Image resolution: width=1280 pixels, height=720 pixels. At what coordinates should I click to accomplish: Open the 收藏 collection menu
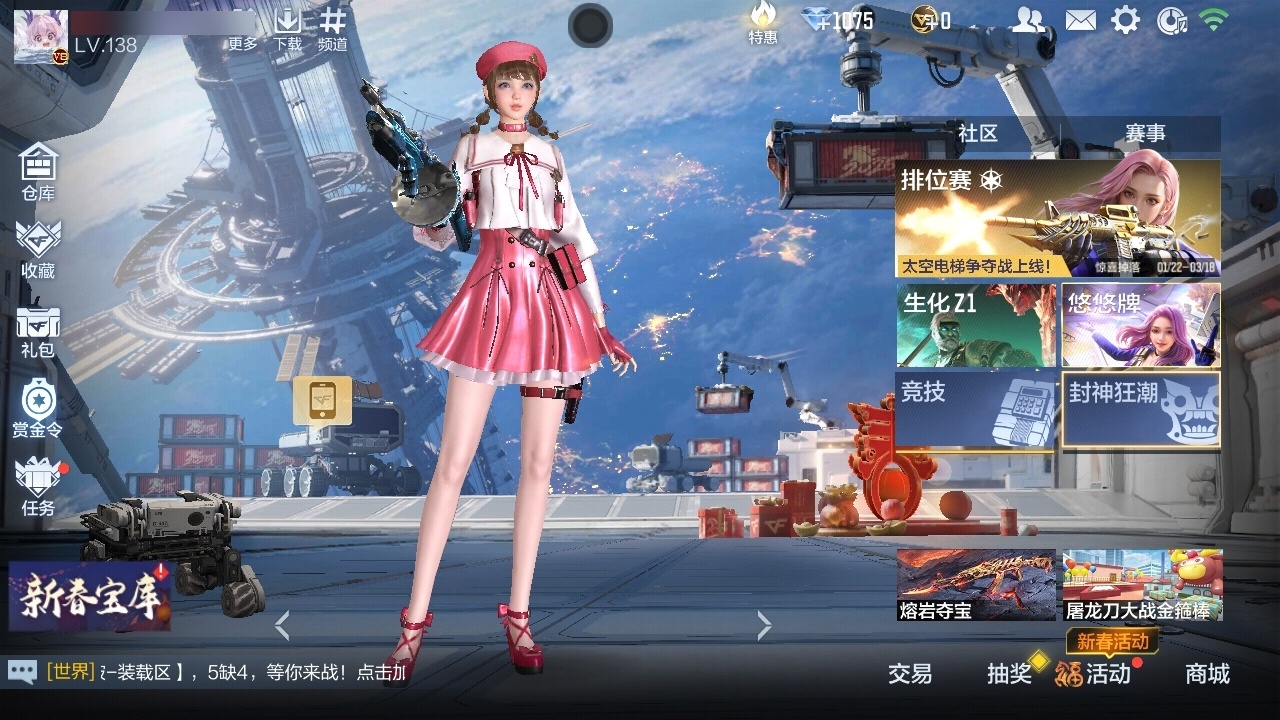[38, 248]
